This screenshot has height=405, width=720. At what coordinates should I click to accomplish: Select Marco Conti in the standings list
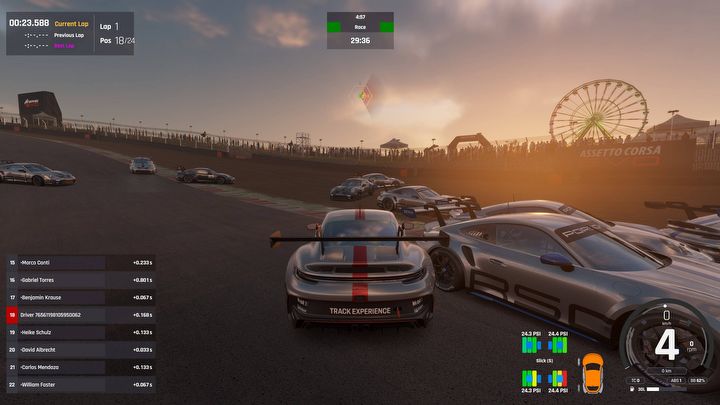80,263
